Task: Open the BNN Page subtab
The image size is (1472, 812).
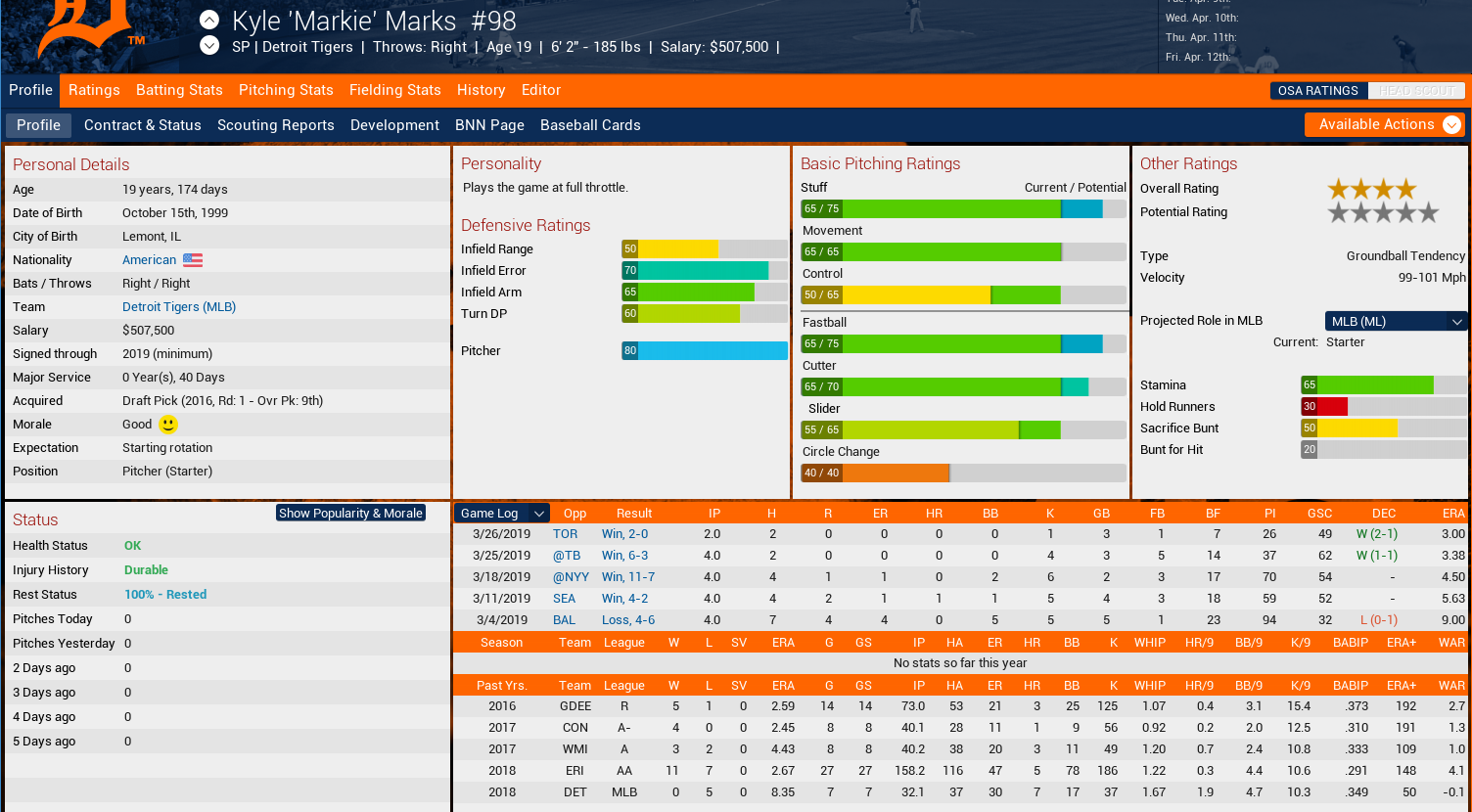Action: [x=489, y=125]
